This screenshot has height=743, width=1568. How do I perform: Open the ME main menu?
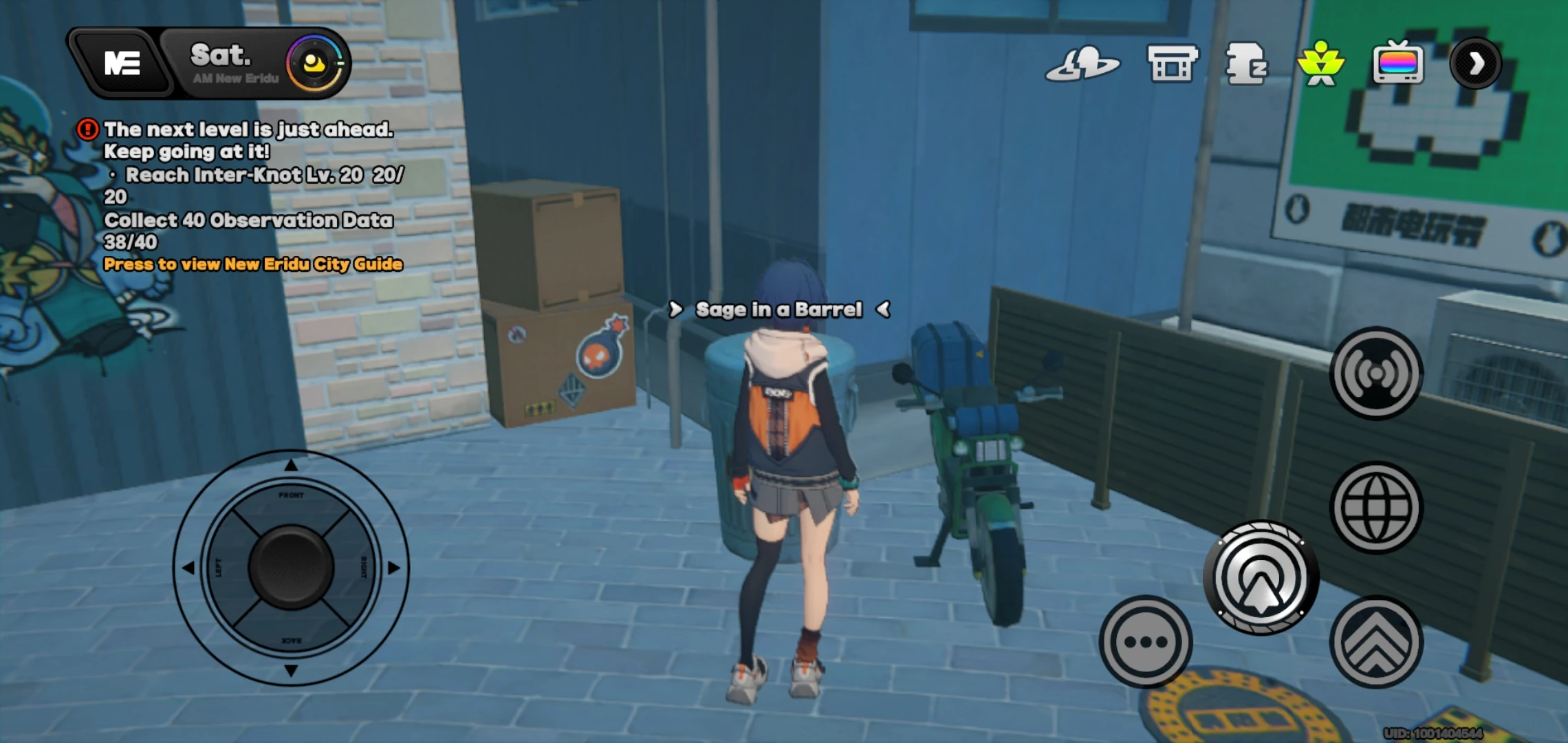[122, 63]
